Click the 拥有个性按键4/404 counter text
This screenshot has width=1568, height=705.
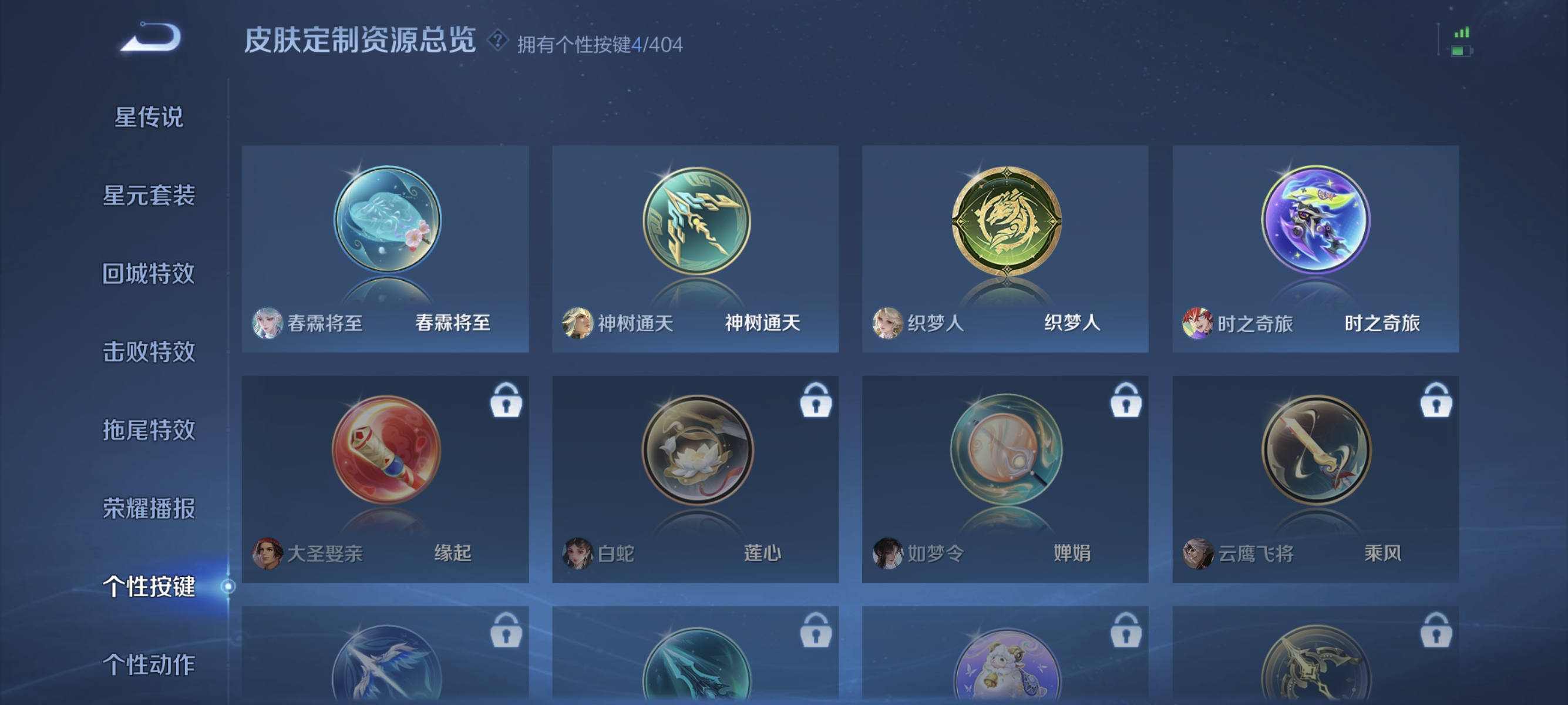[600, 44]
